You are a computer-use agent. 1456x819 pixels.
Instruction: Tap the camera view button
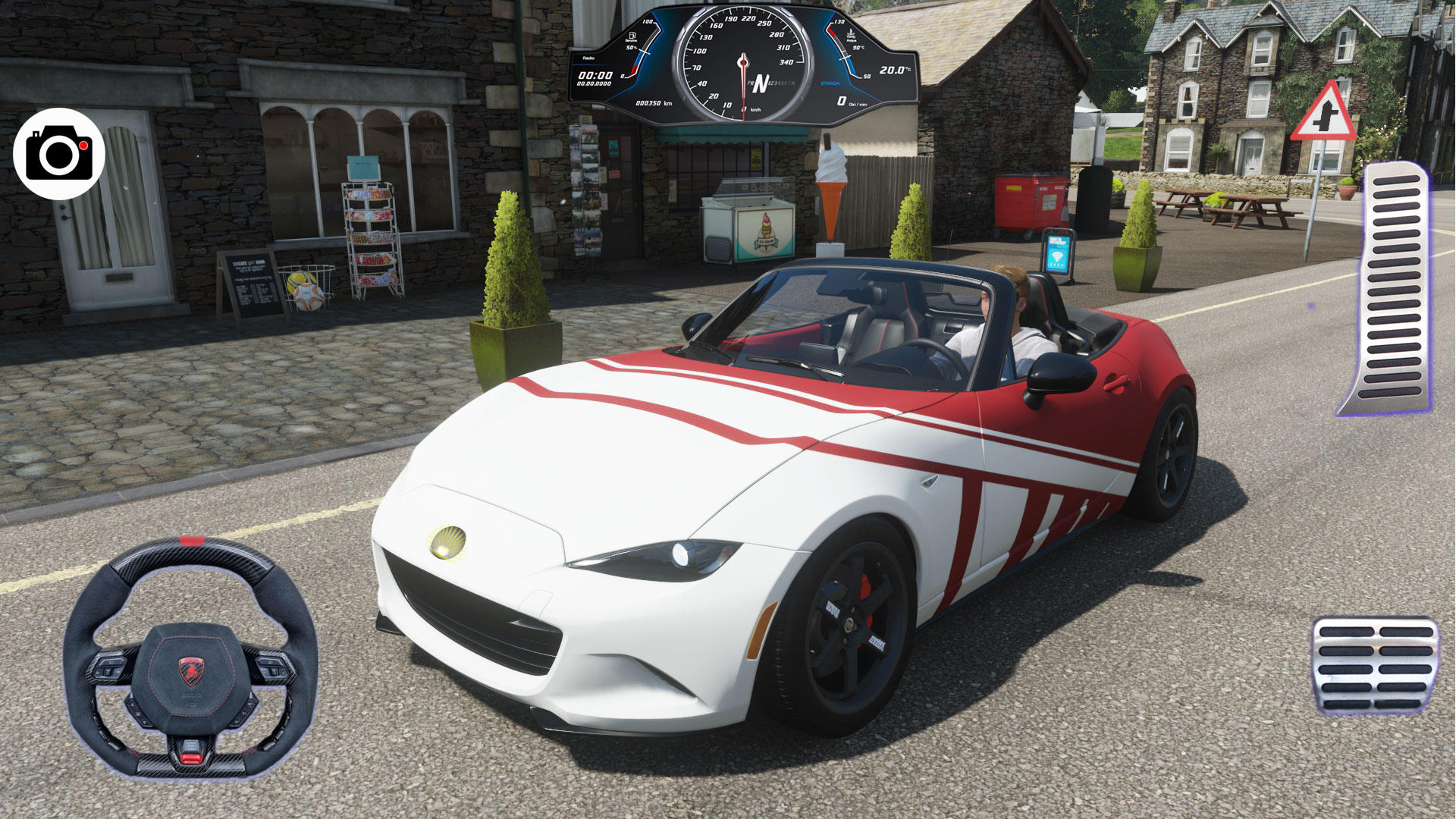[59, 154]
